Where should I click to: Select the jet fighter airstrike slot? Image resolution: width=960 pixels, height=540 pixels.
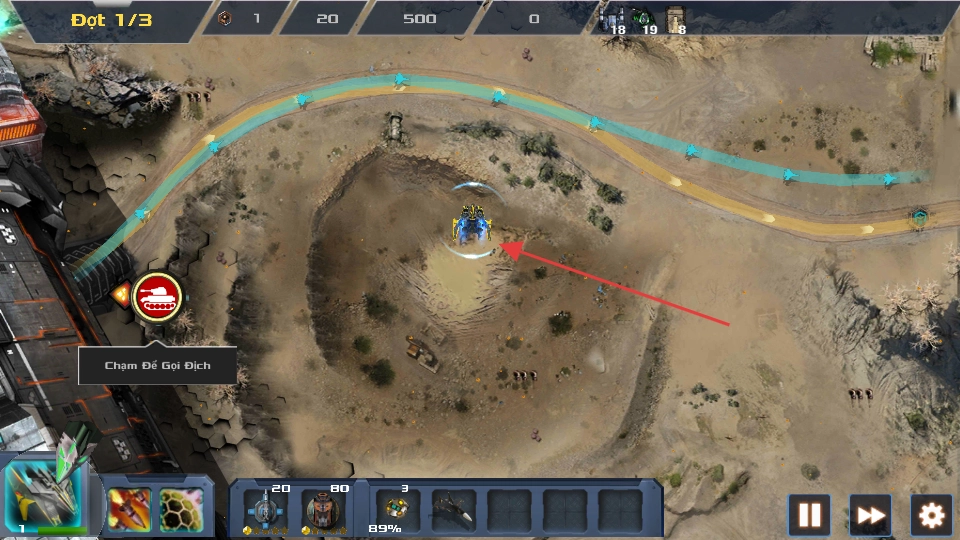tap(453, 509)
